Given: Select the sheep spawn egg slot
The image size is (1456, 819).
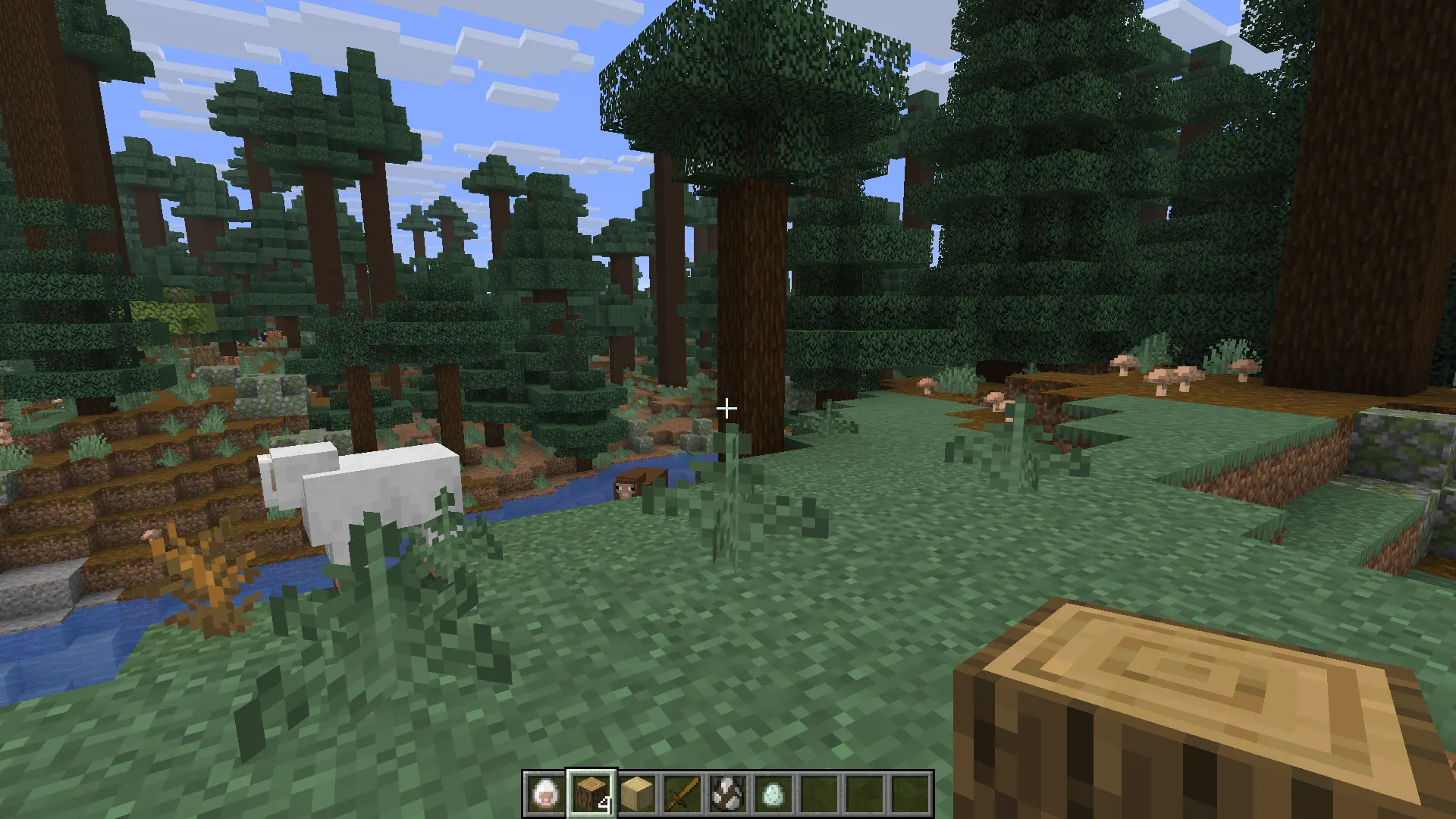Looking at the screenshot, I should (x=545, y=794).
